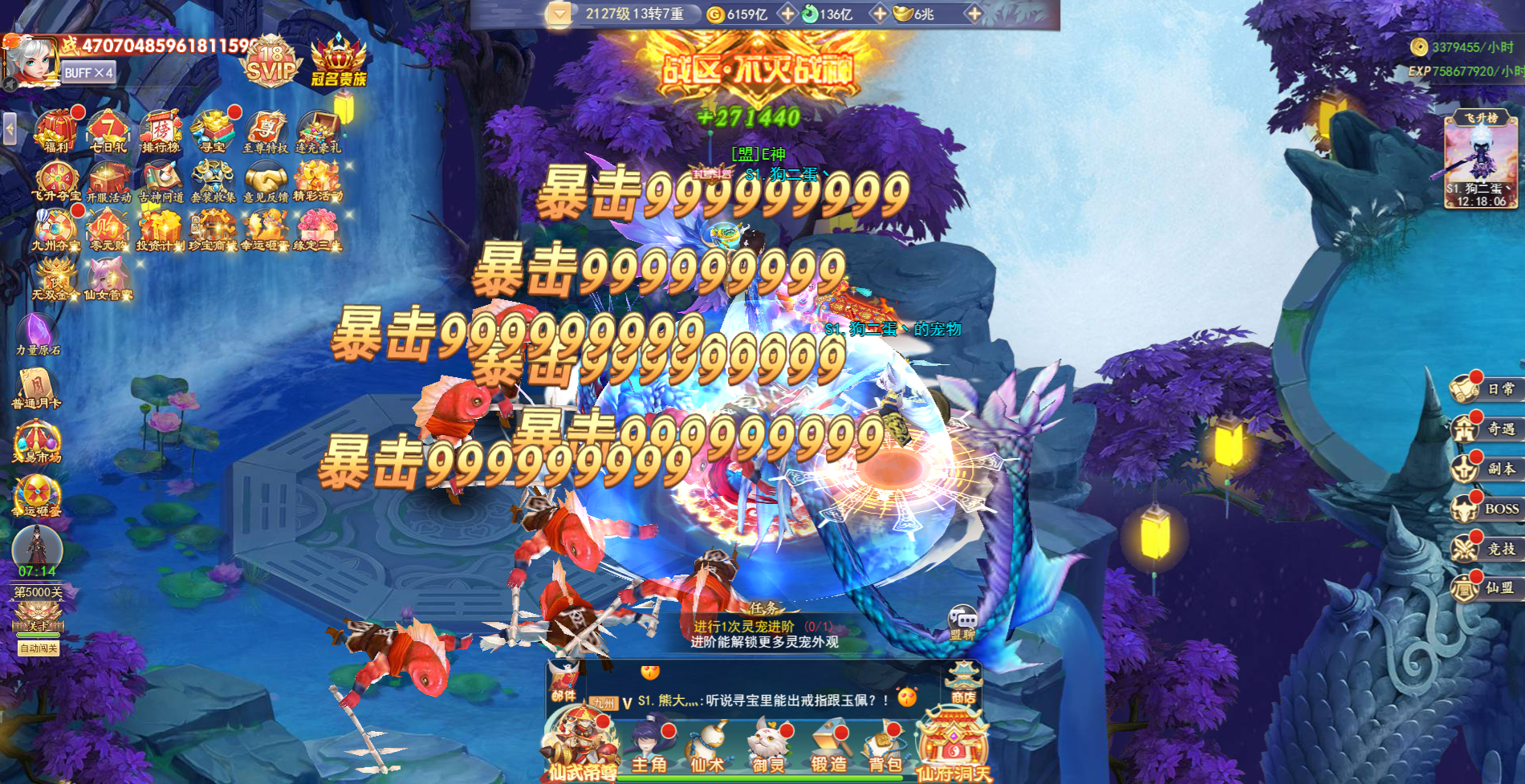The image size is (1525, 784).
Task: Click the 冠名贵族 nobility badge
Action: pos(337,60)
